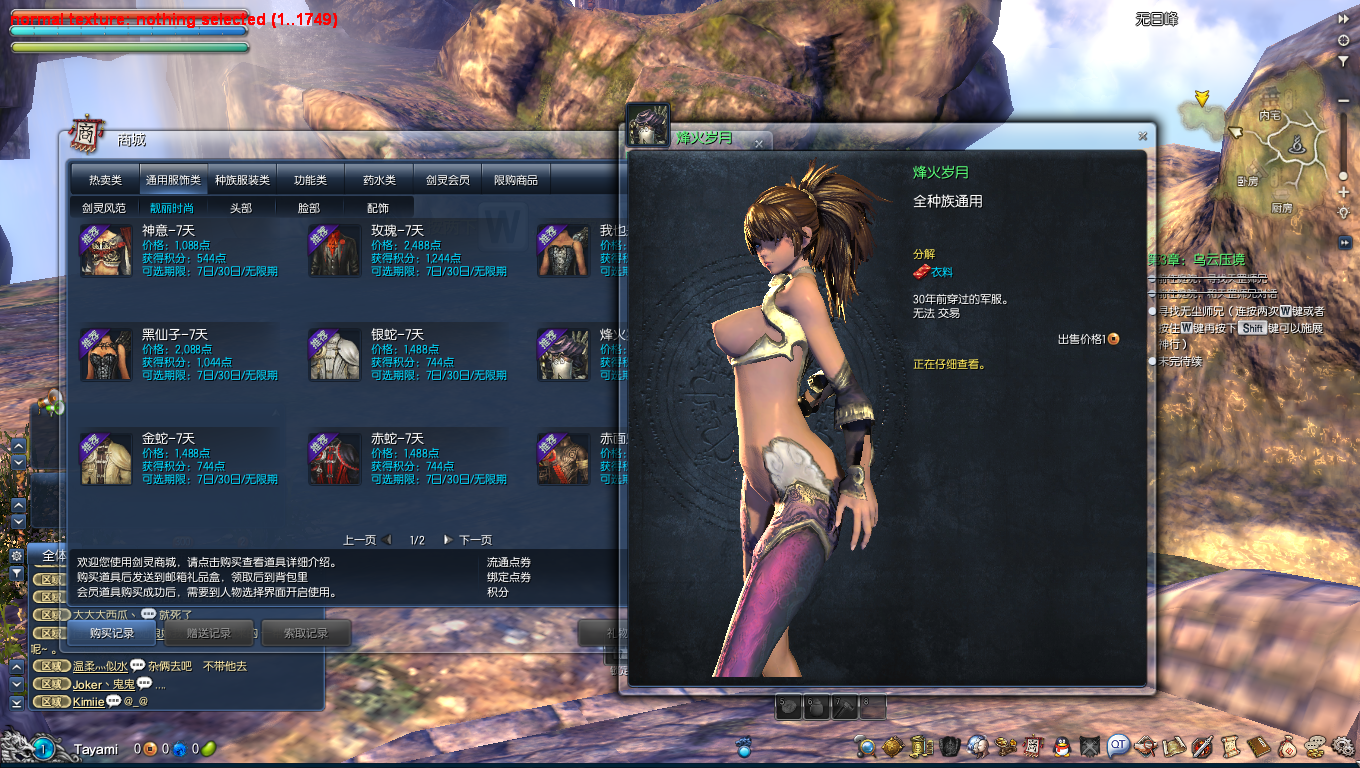Choose the 黑仙子-7天 outfit
The height and width of the screenshot is (768, 1360).
106,355
